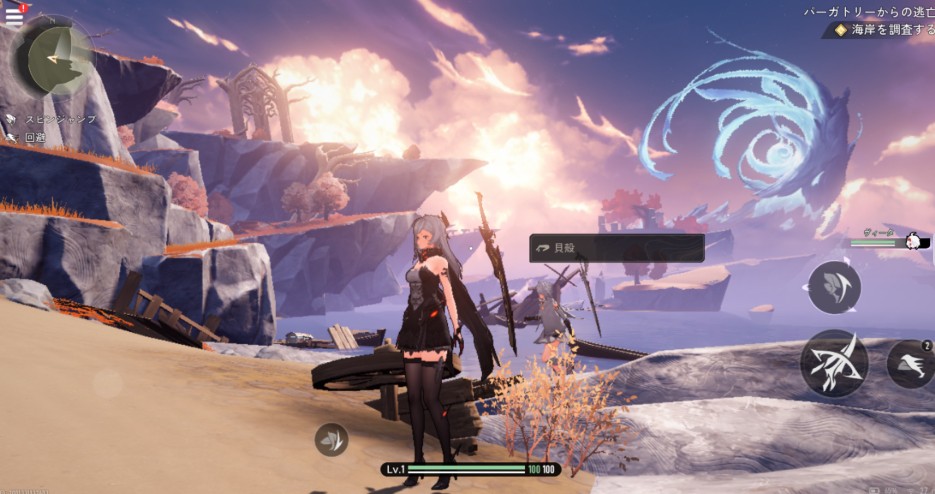Tap the large sword attack button
The height and width of the screenshot is (494, 935).
tap(833, 363)
